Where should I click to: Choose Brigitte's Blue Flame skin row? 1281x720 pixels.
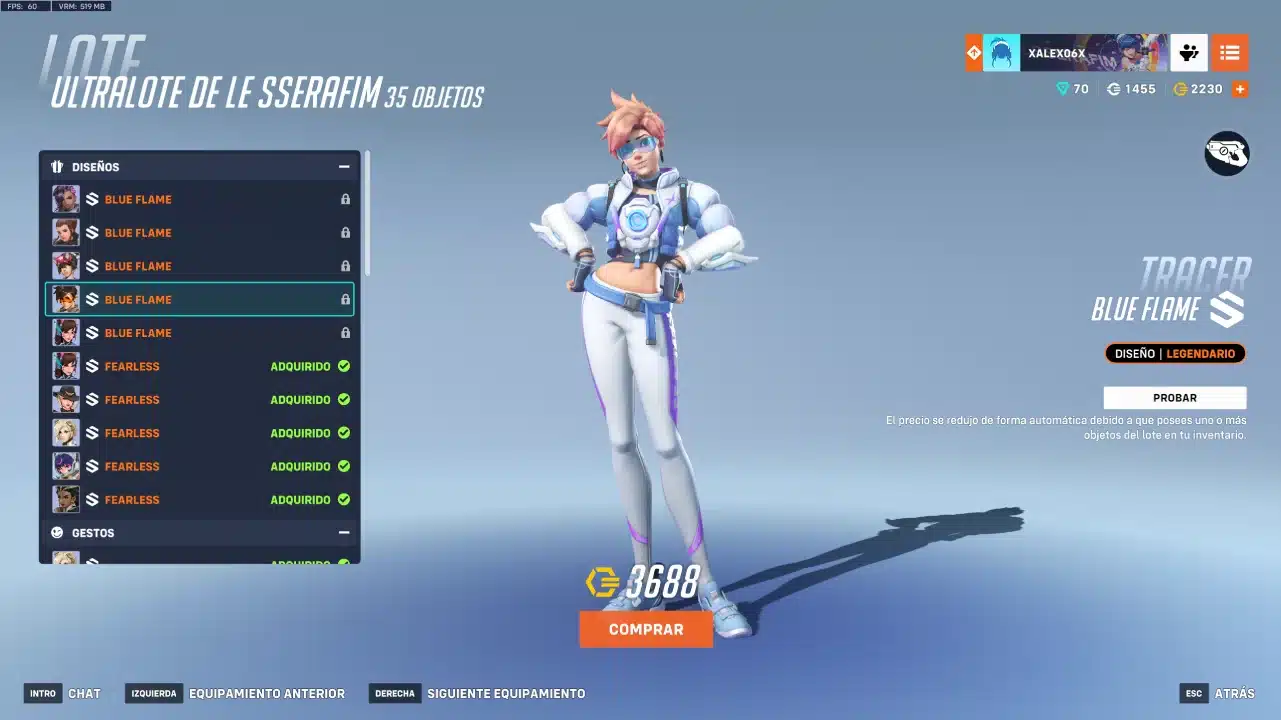point(200,233)
